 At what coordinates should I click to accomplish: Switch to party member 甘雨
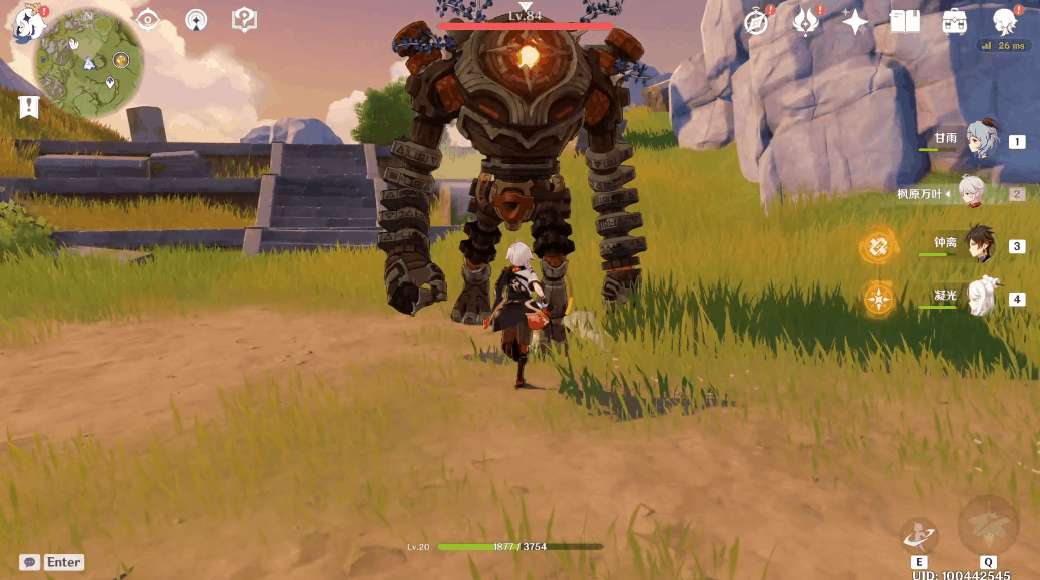tap(981, 142)
